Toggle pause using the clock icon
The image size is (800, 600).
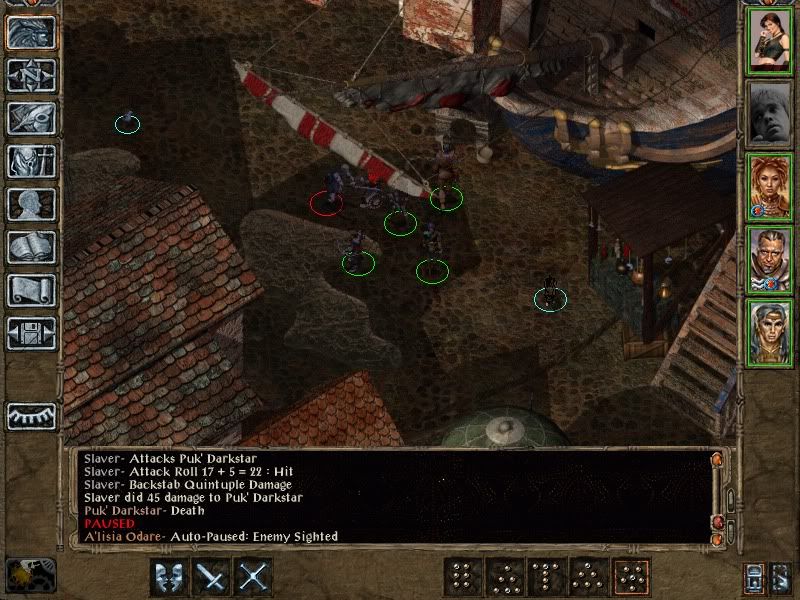[x=30, y=574]
